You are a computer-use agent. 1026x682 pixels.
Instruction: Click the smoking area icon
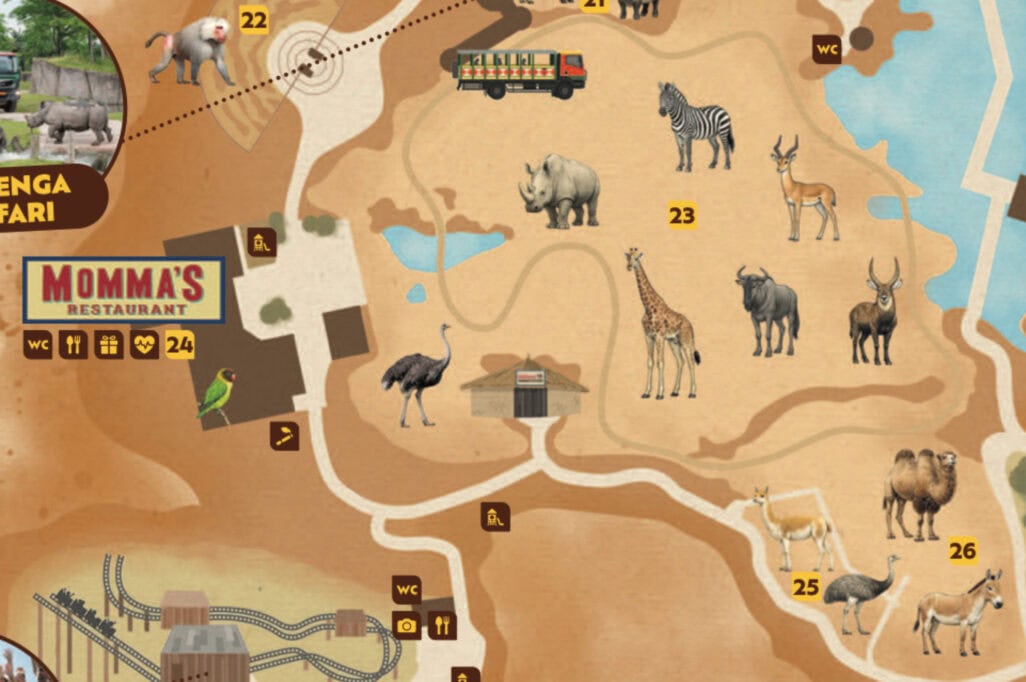click(285, 436)
